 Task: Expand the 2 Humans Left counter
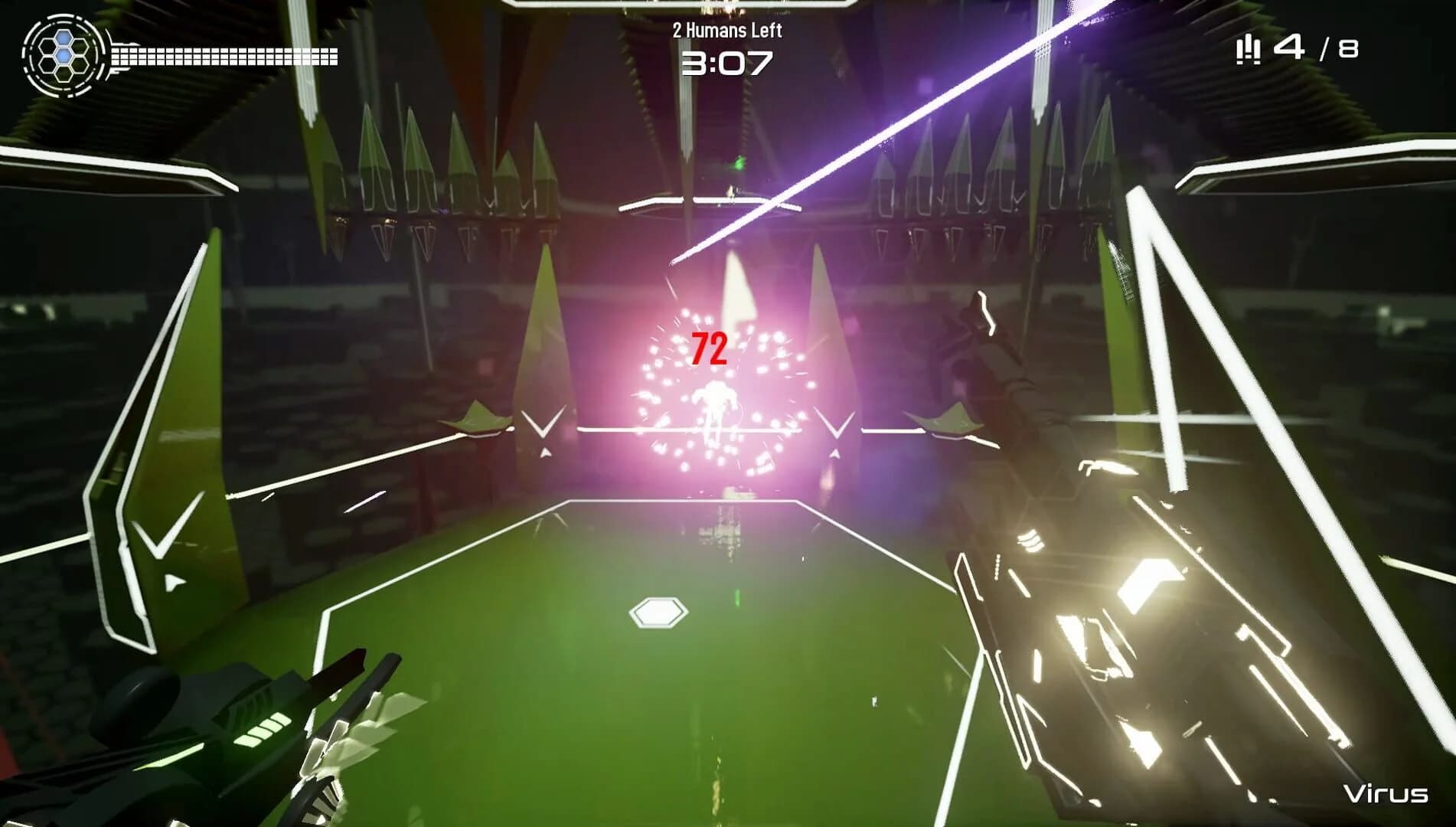728,31
